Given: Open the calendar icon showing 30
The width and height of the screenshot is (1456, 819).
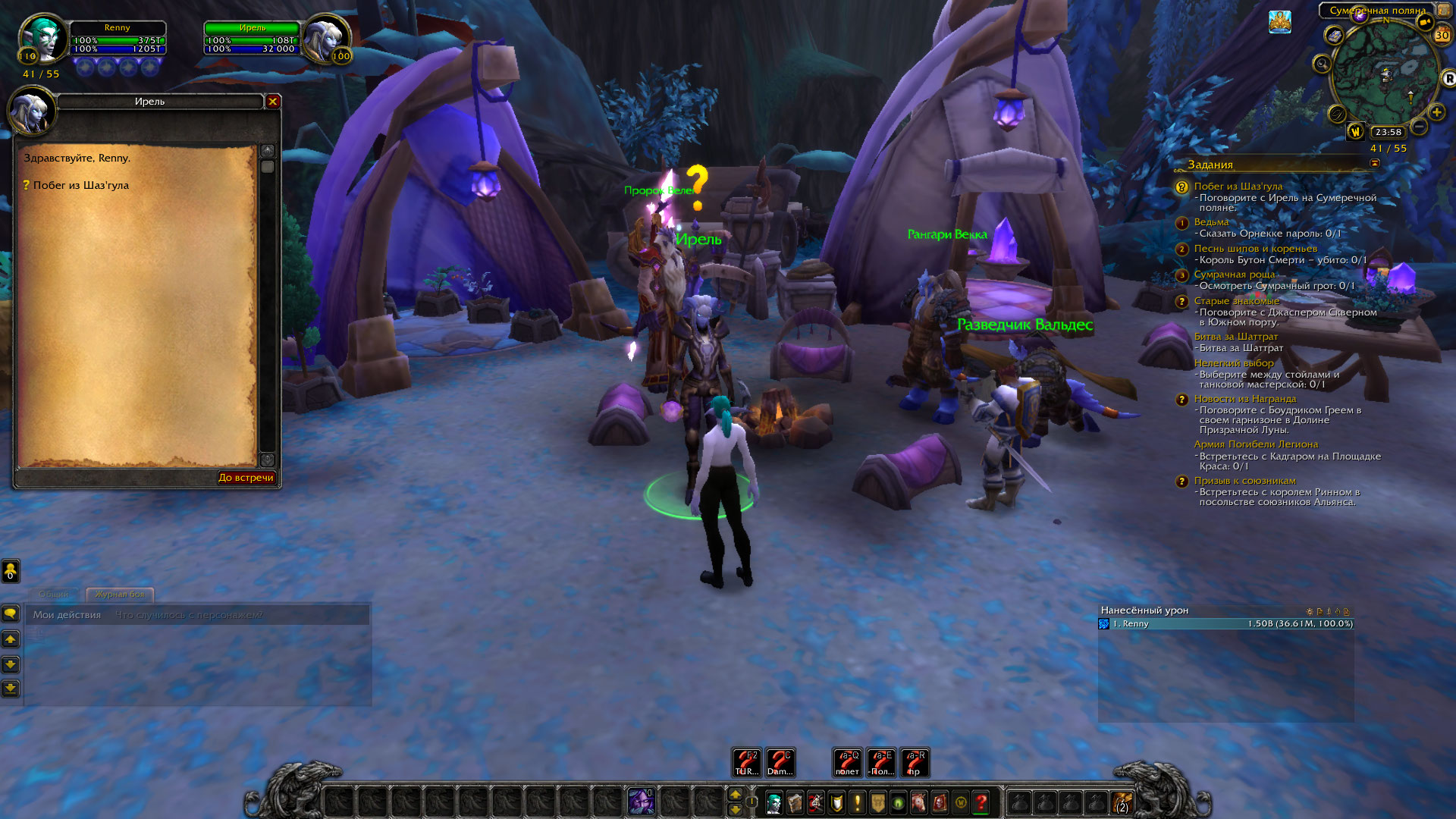Looking at the screenshot, I should click(x=1442, y=35).
